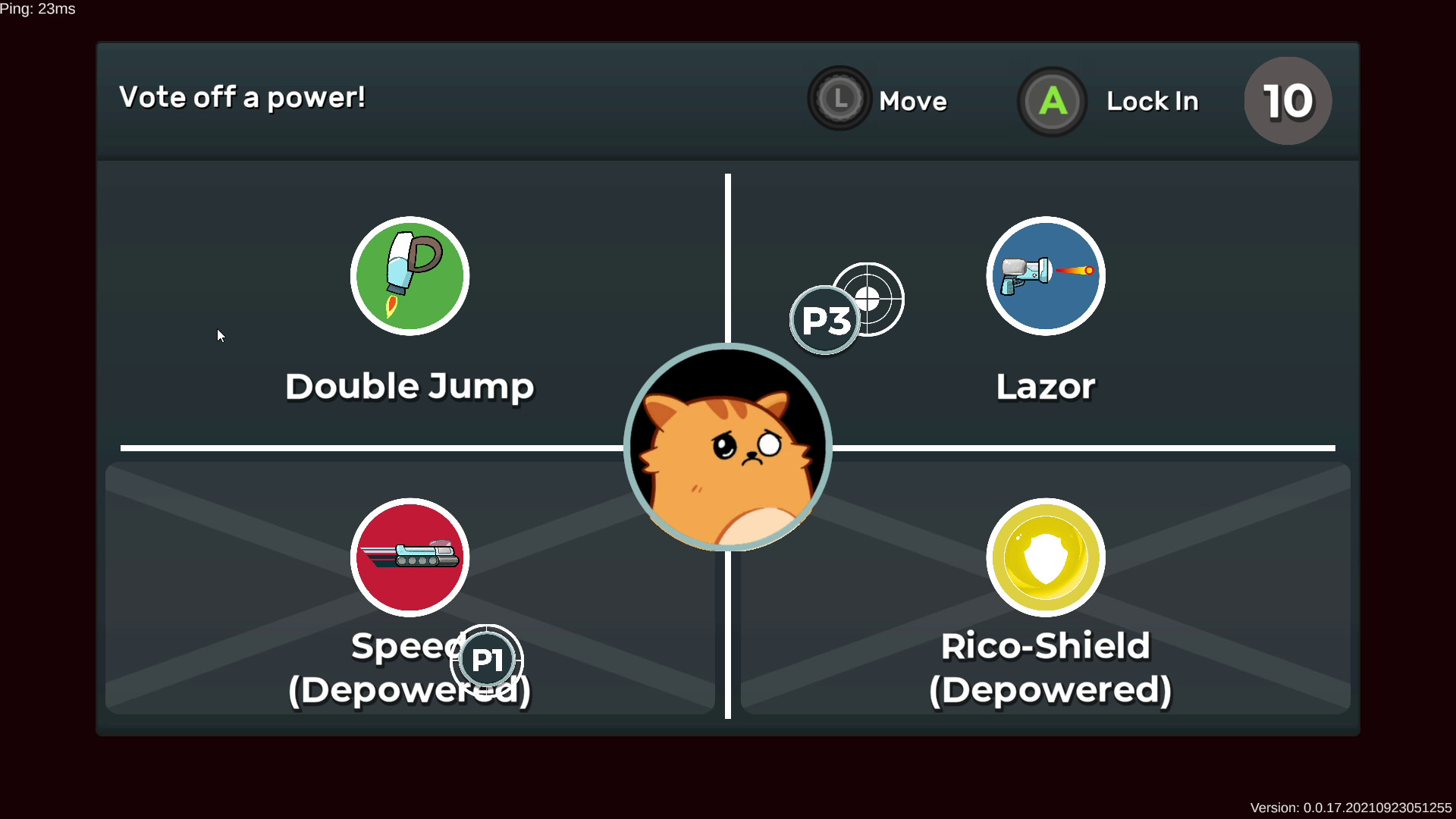Click the Lazor blaster icon

[1045, 276]
